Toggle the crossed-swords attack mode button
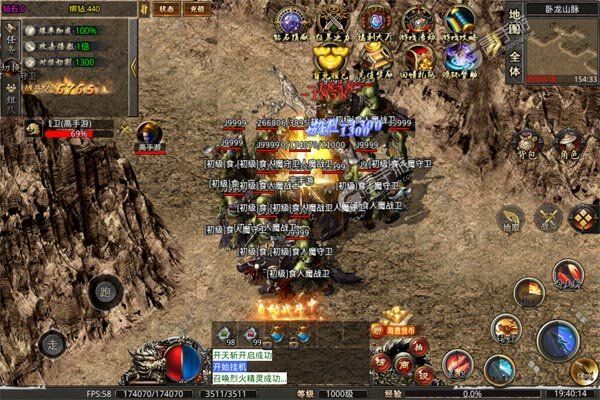This screenshot has width=600, height=400. pos(547,216)
